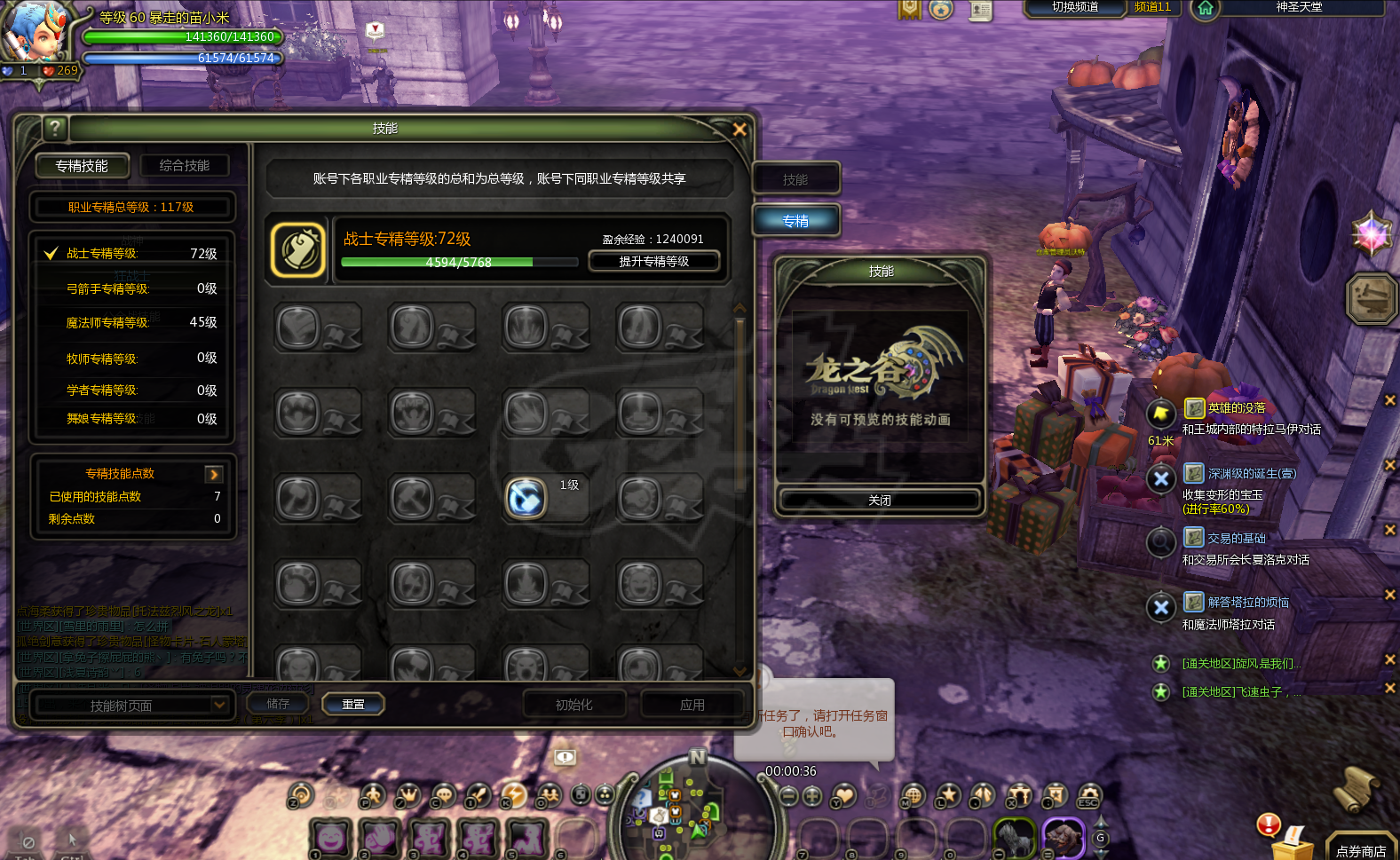Image resolution: width=1400 pixels, height=860 pixels.
Task: Select the horse mount icon near the hotbar's right end
Action: click(1014, 837)
